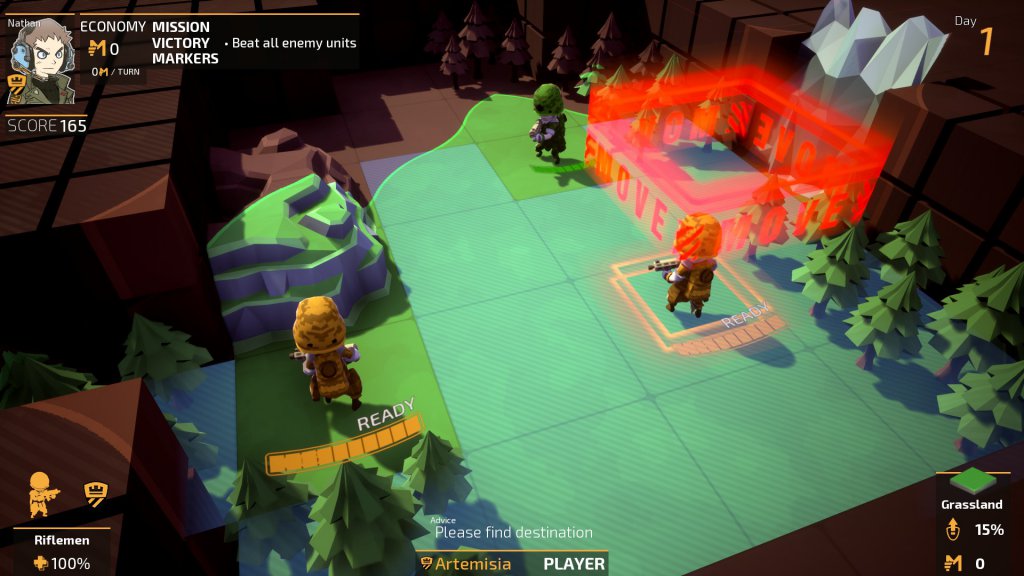Open the Grassland terrain info panel
Screen dimensions: 1024x576
tap(971, 504)
